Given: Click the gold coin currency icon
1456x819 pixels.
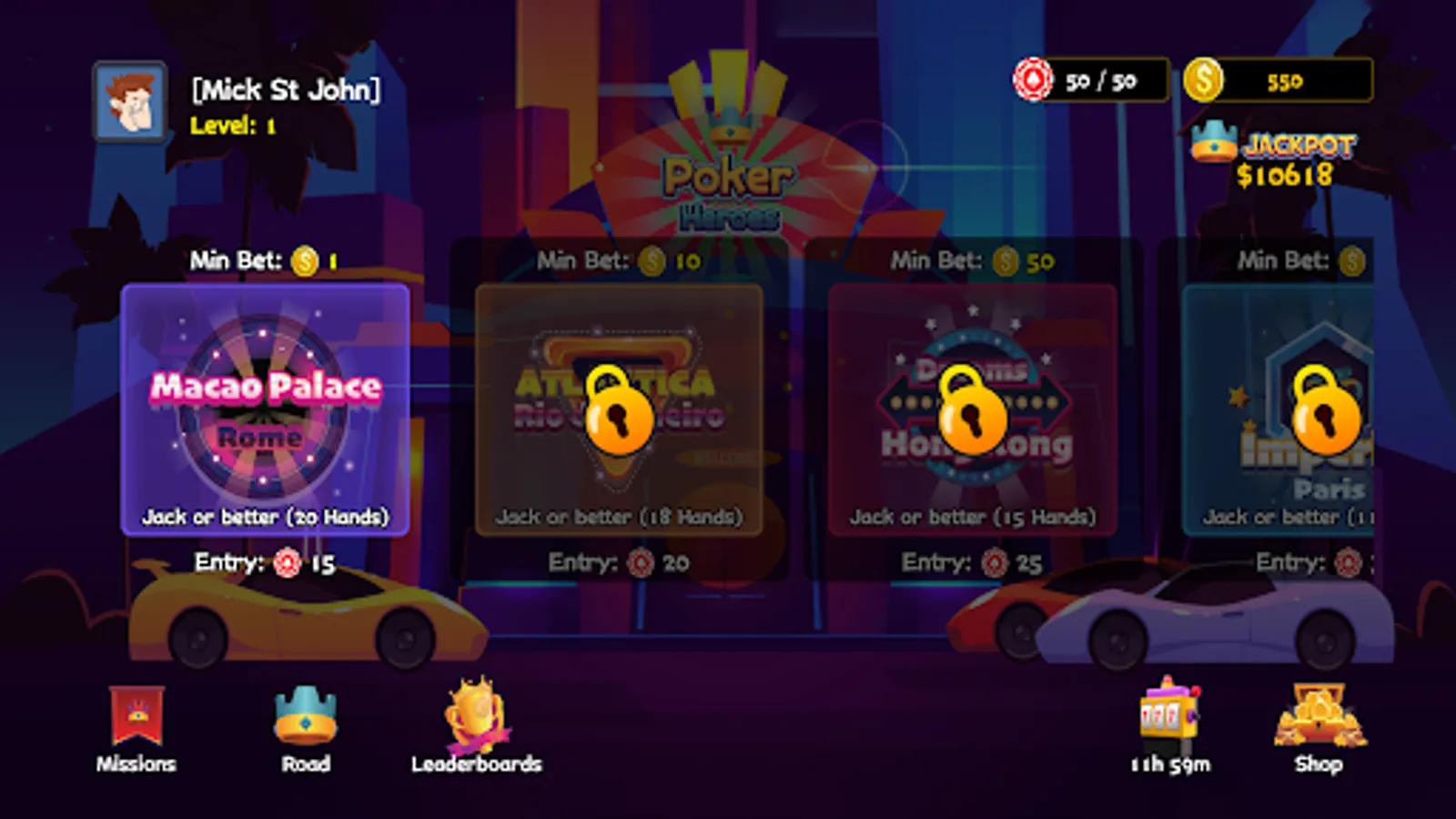Looking at the screenshot, I should 1203,80.
